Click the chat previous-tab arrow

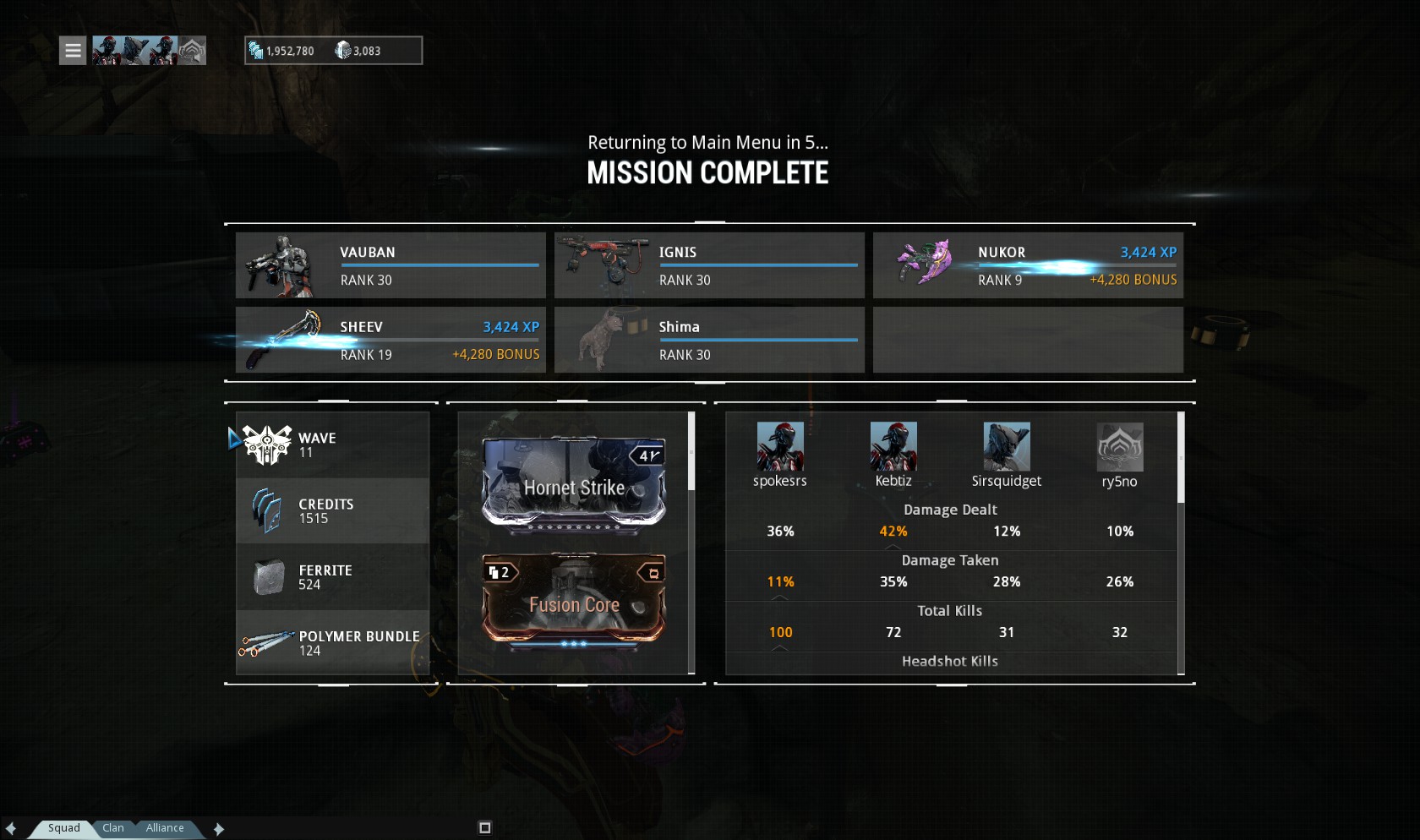11,829
